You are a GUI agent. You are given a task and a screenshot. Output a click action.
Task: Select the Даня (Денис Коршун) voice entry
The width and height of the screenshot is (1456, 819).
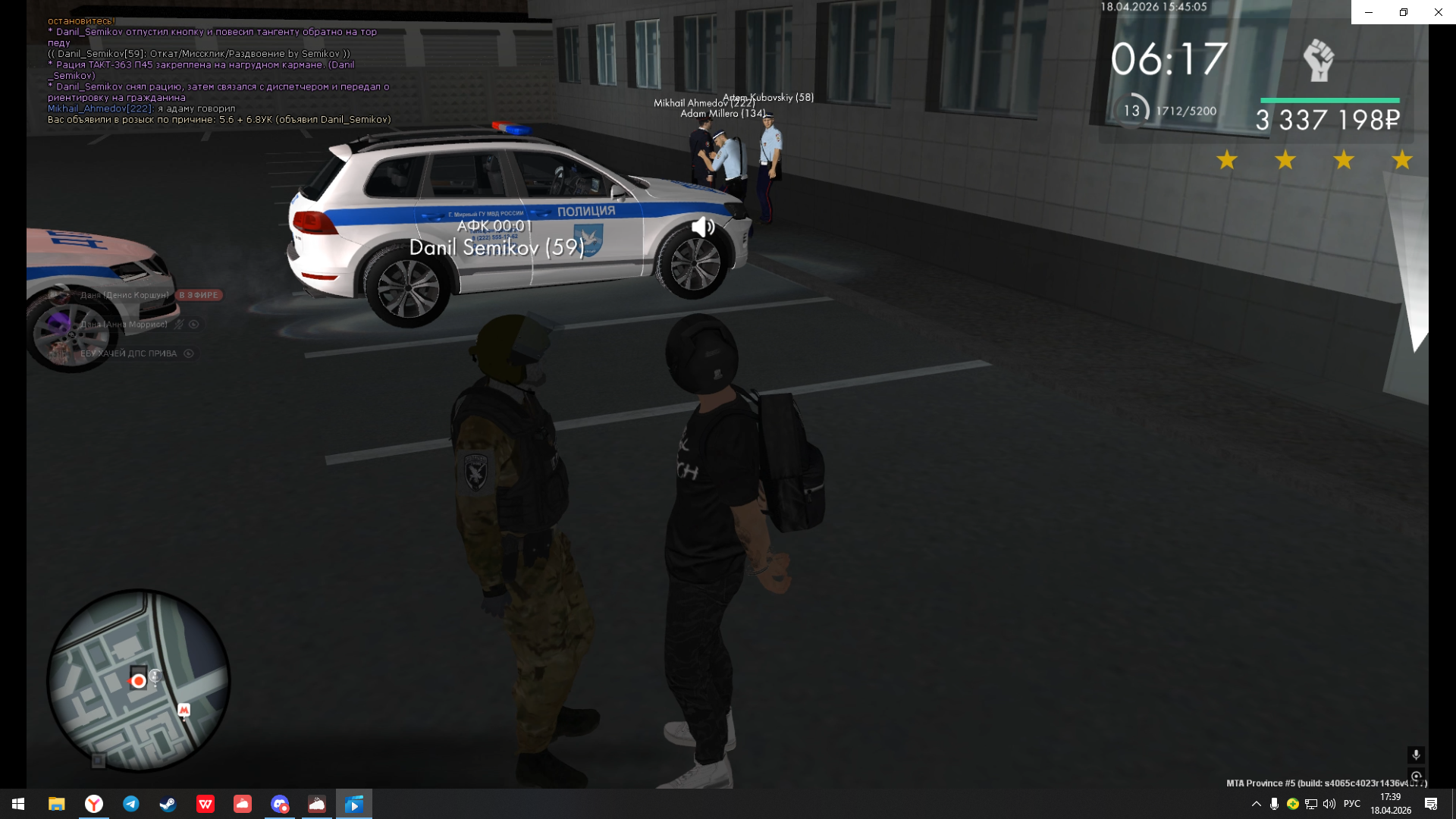(124, 295)
